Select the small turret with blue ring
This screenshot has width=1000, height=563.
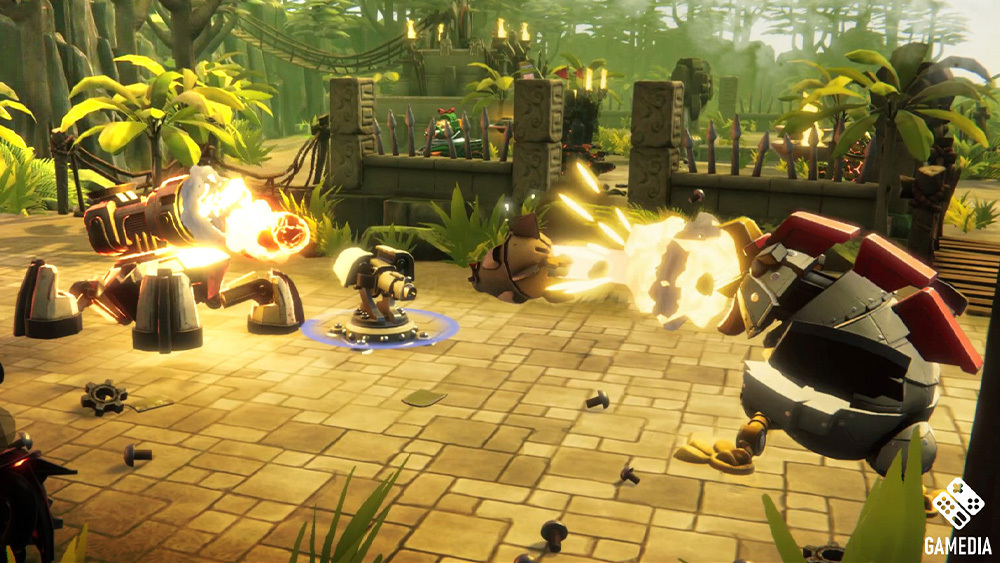point(379,293)
